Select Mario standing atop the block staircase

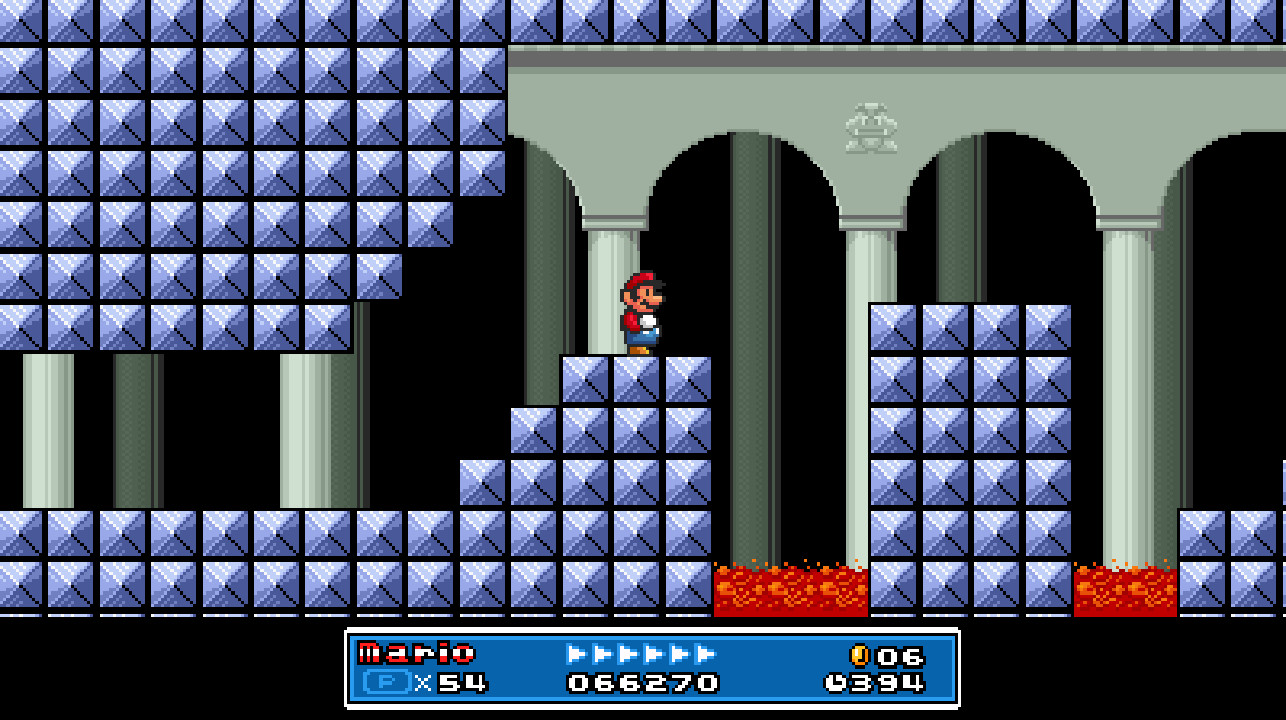pos(643,310)
